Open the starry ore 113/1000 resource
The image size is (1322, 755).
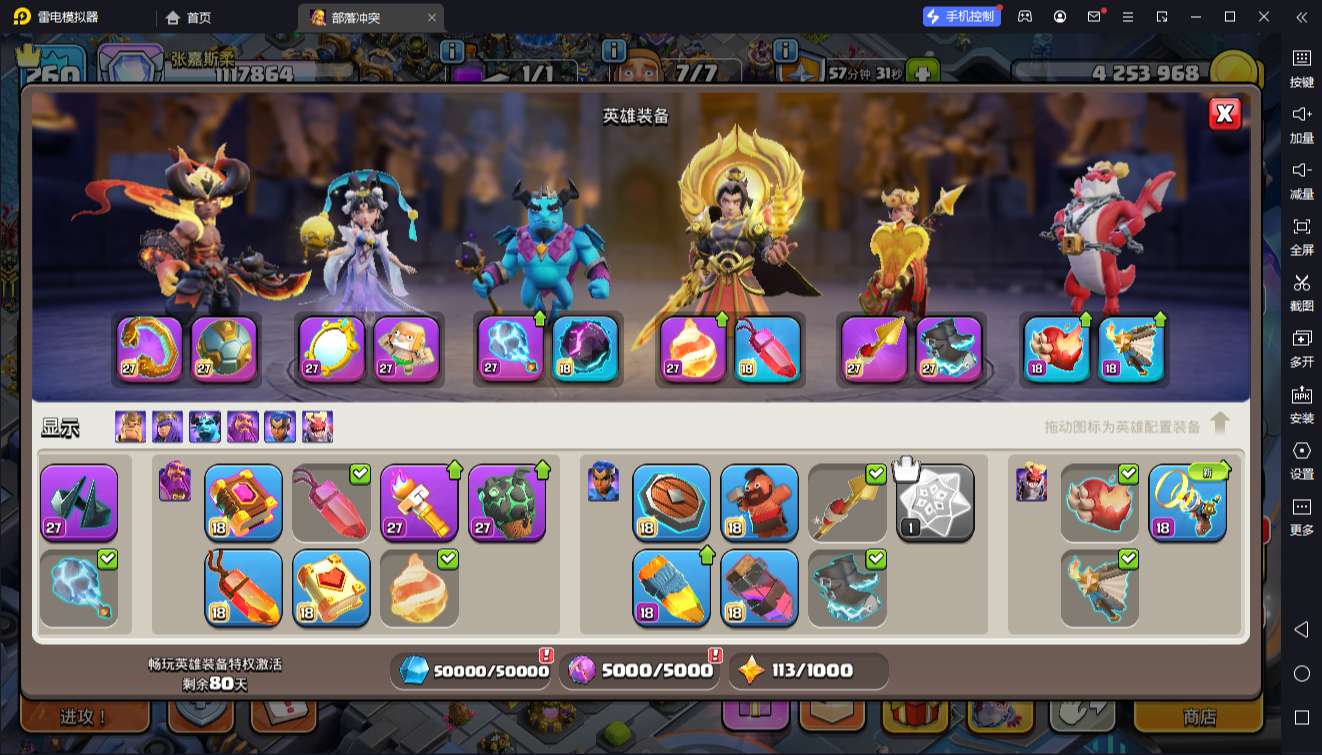coord(808,671)
